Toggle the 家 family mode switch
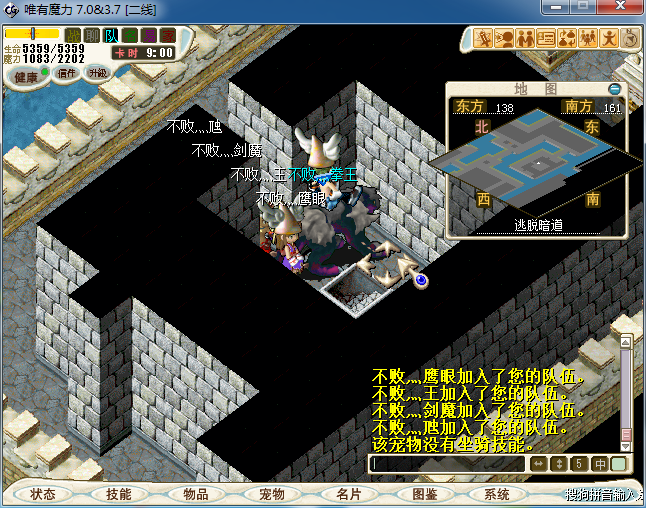Image resolution: width=646 pixels, height=508 pixels. tap(167, 36)
